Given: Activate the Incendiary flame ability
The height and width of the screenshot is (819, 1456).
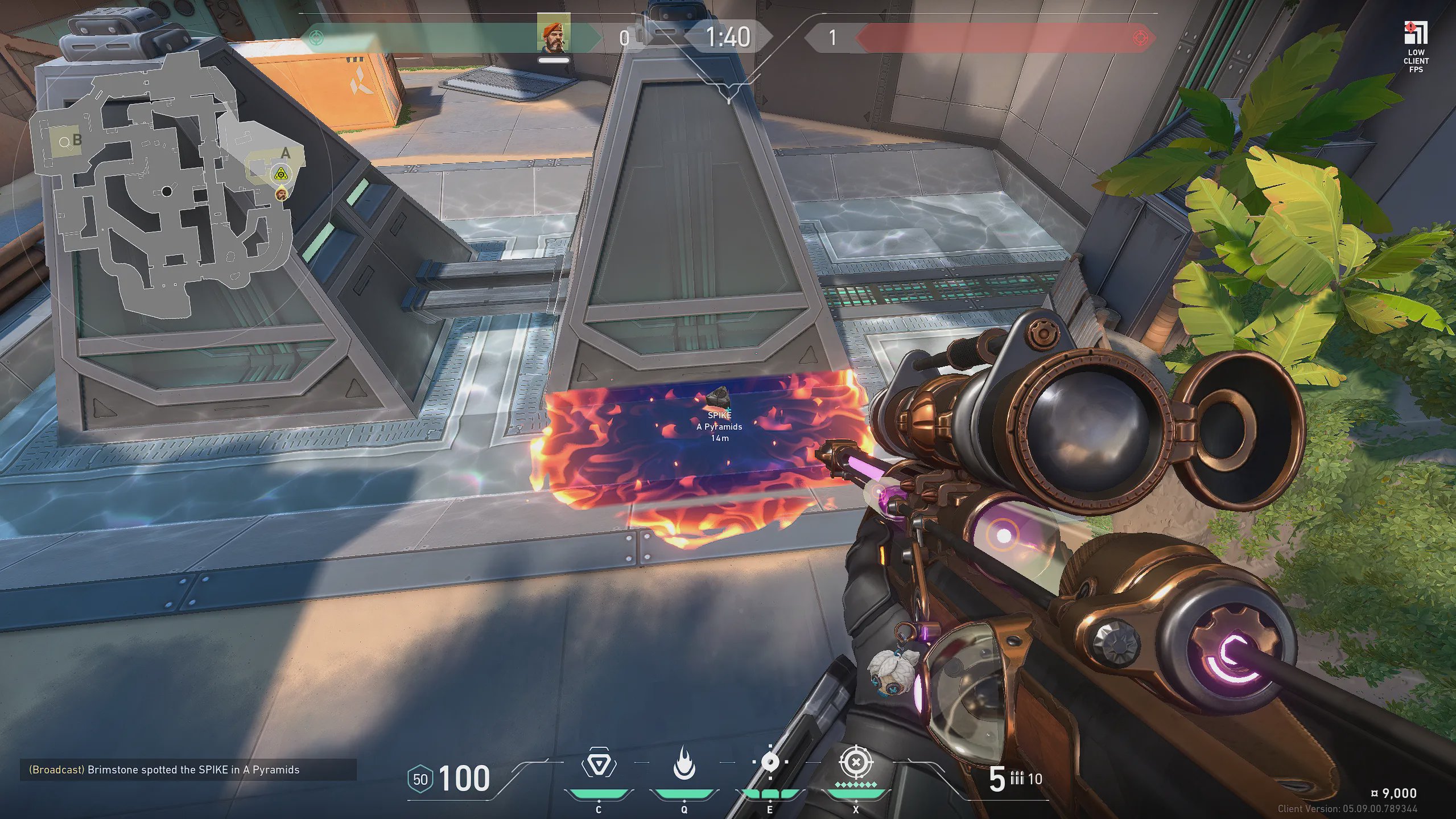Looking at the screenshot, I should coord(684,764).
